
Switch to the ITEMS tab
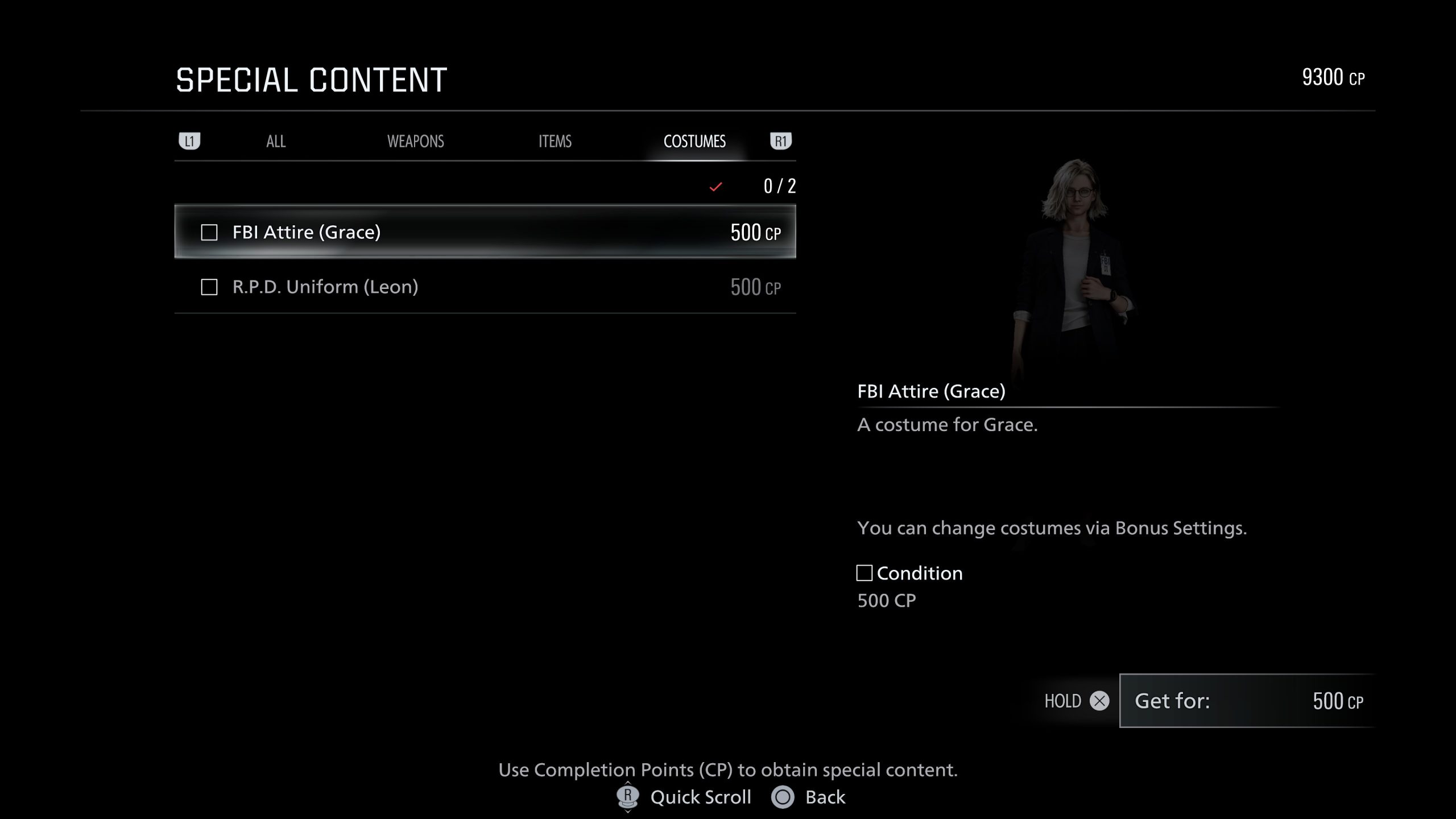[x=554, y=141]
